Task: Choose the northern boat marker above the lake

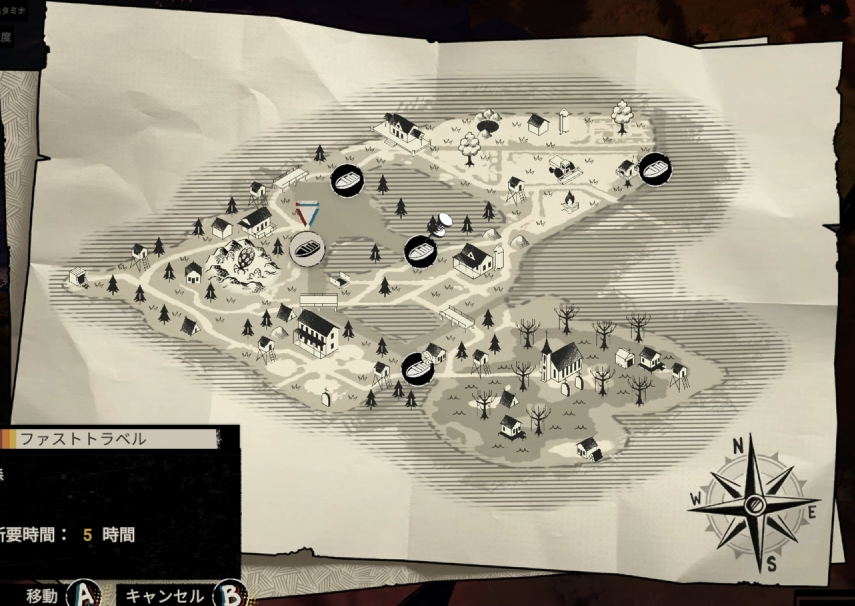Action: [346, 182]
